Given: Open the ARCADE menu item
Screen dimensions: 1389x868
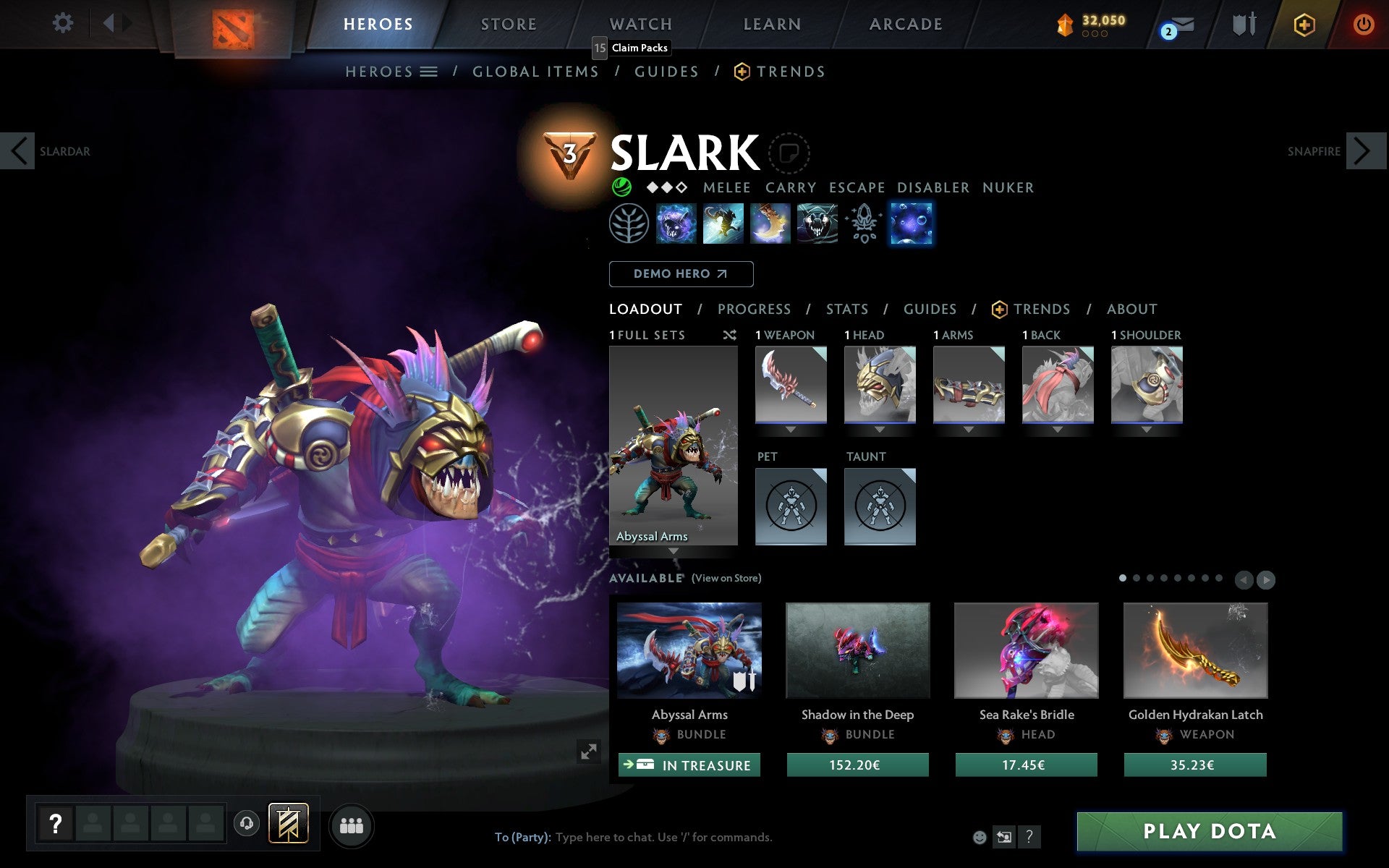Looking at the screenshot, I should pos(904,24).
